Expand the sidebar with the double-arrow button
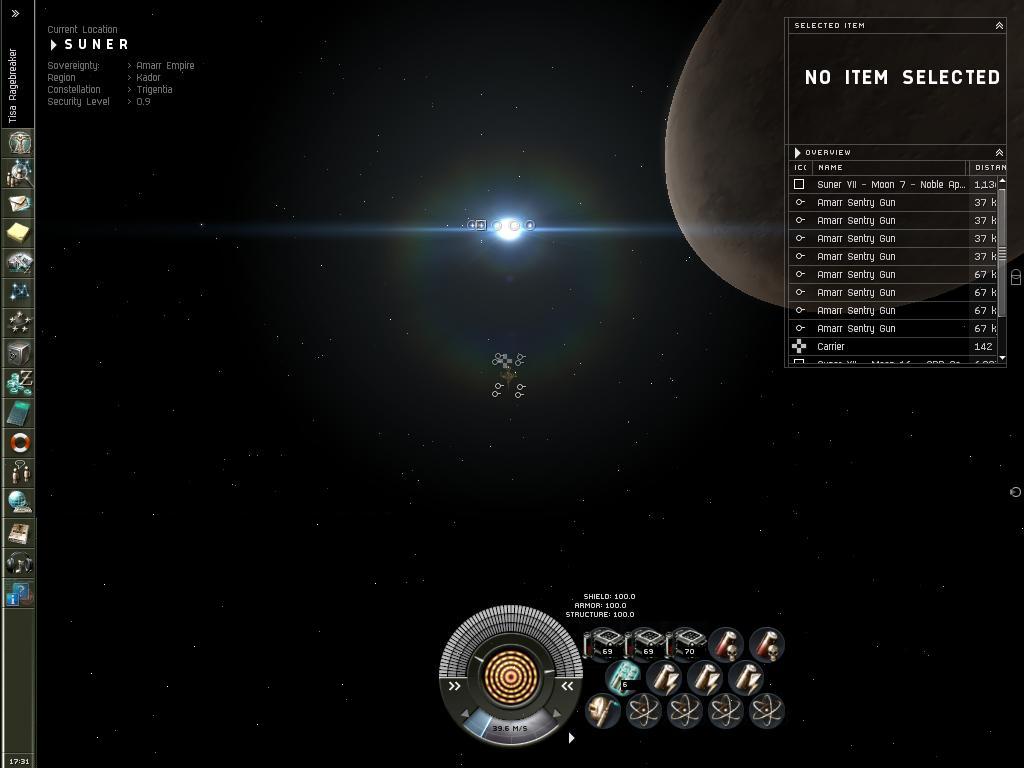The image size is (1024, 768). (15, 14)
